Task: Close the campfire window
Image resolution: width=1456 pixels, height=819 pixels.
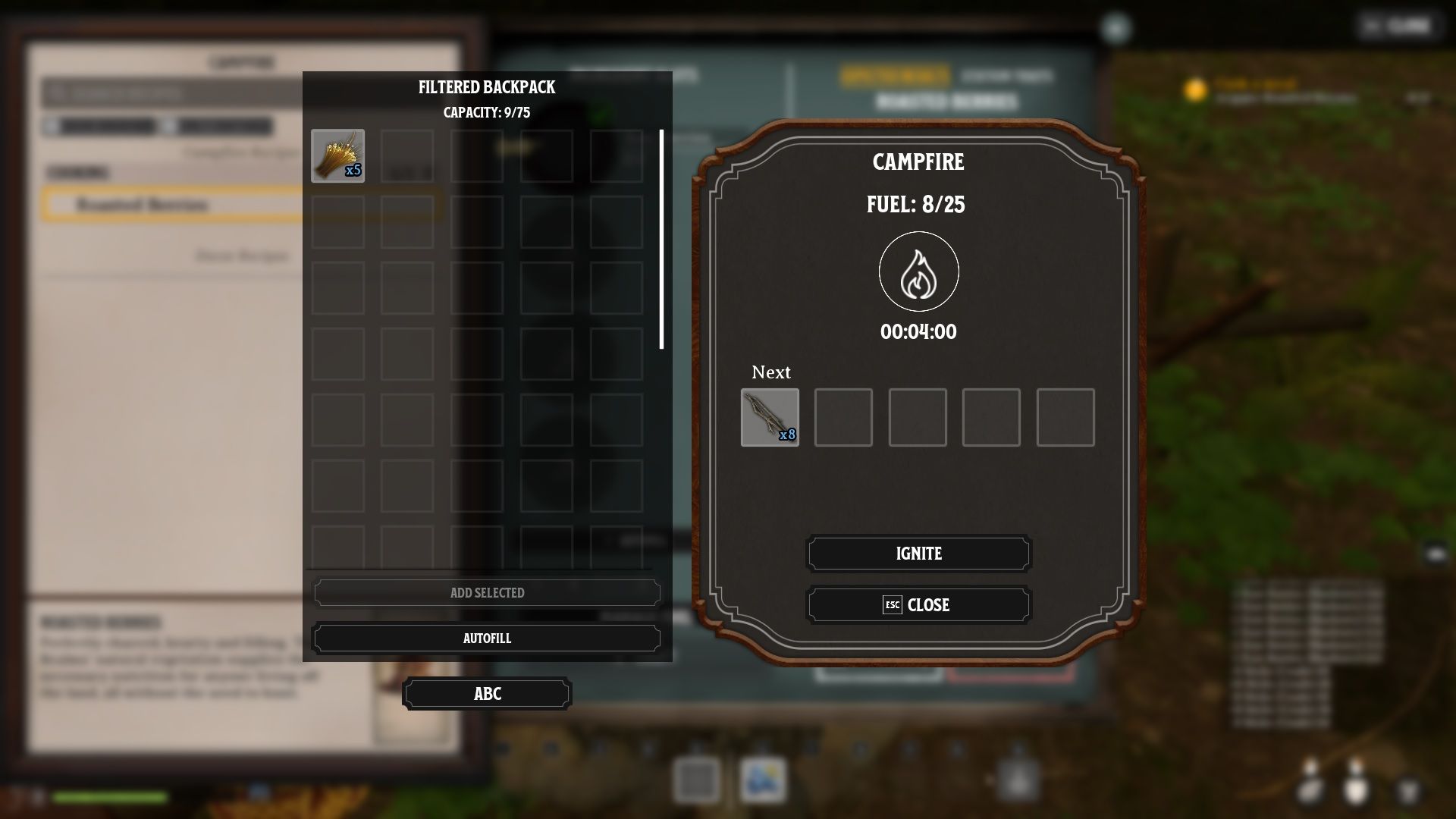Action: point(918,605)
